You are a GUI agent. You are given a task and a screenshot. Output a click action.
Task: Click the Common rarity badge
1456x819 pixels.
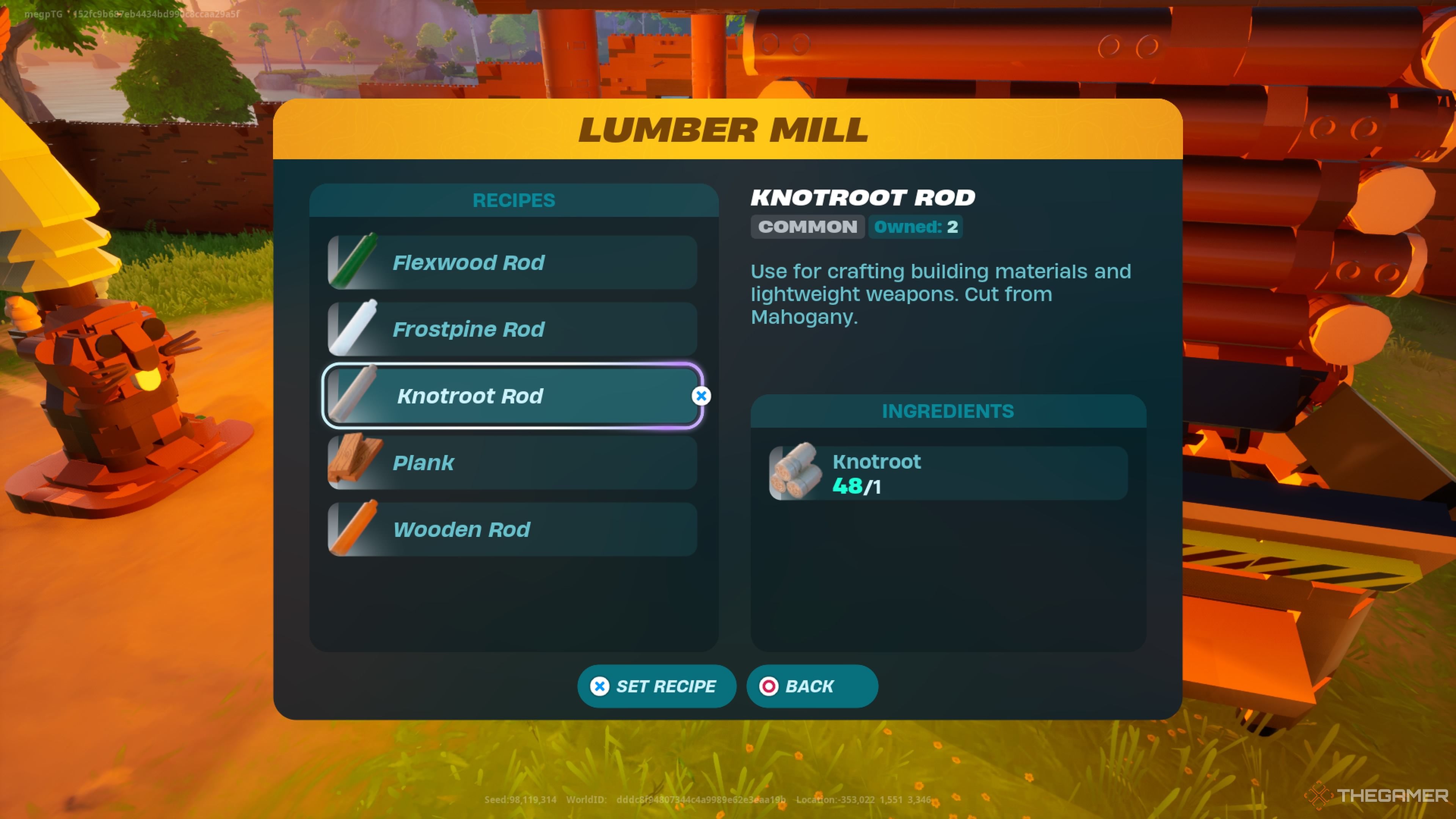point(808,227)
